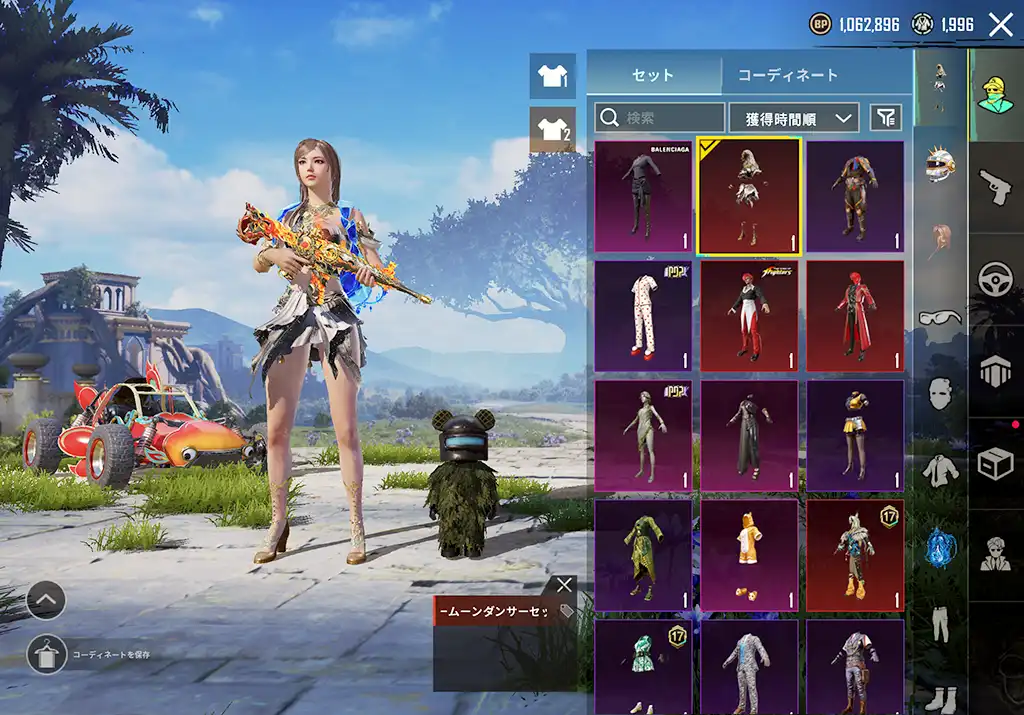The width and height of the screenshot is (1024, 715).
Task: Save the coordinate with the hanger button
Action: [45, 654]
